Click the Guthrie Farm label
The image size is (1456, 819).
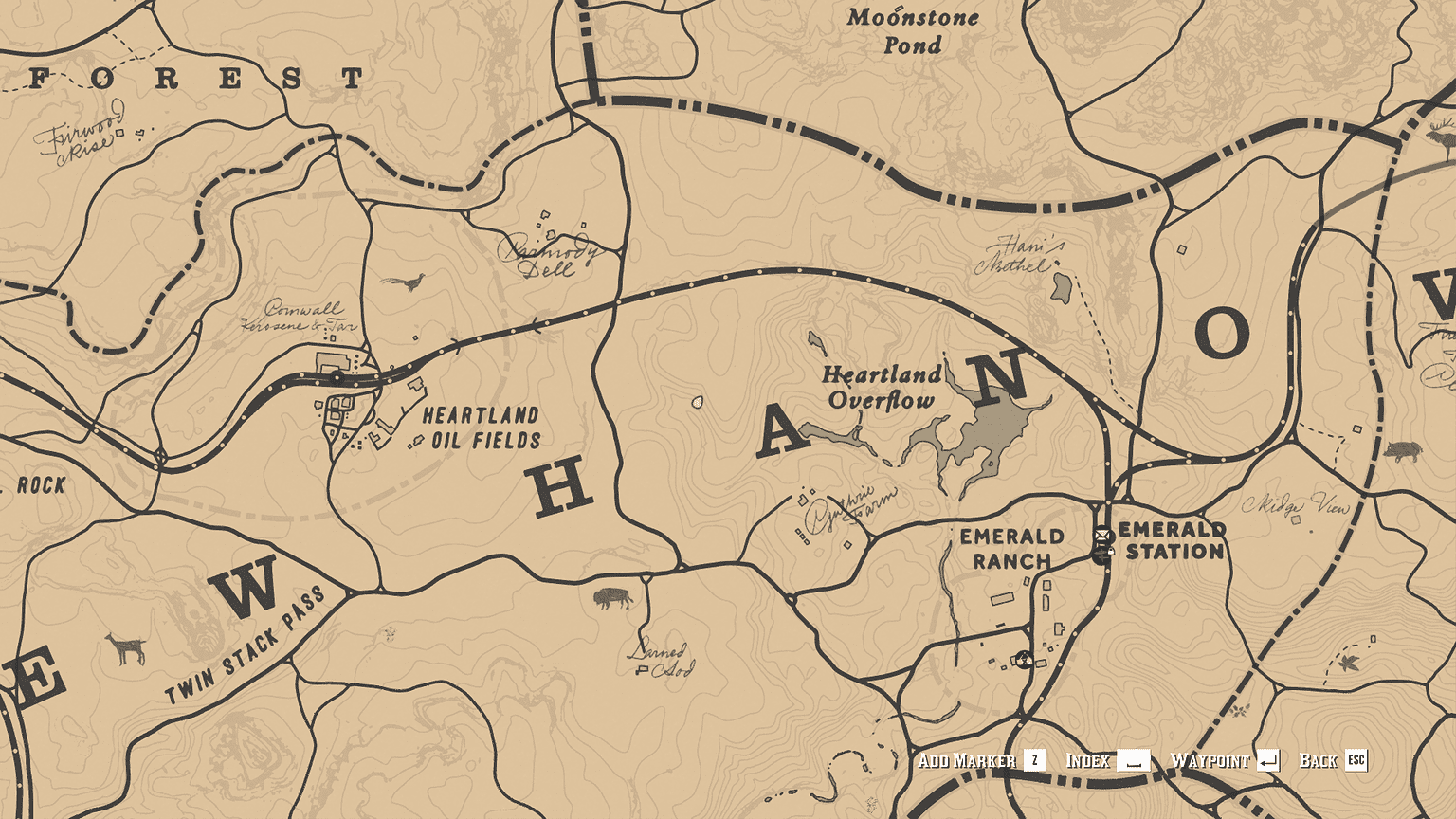click(848, 504)
